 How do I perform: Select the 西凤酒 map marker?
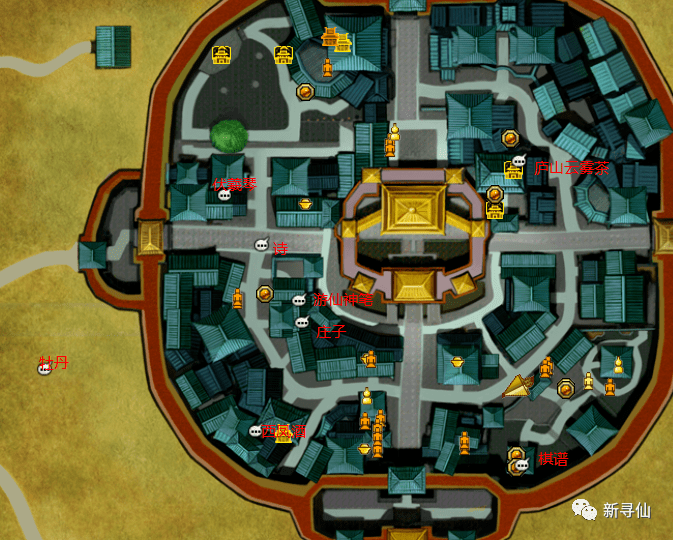tap(255, 431)
